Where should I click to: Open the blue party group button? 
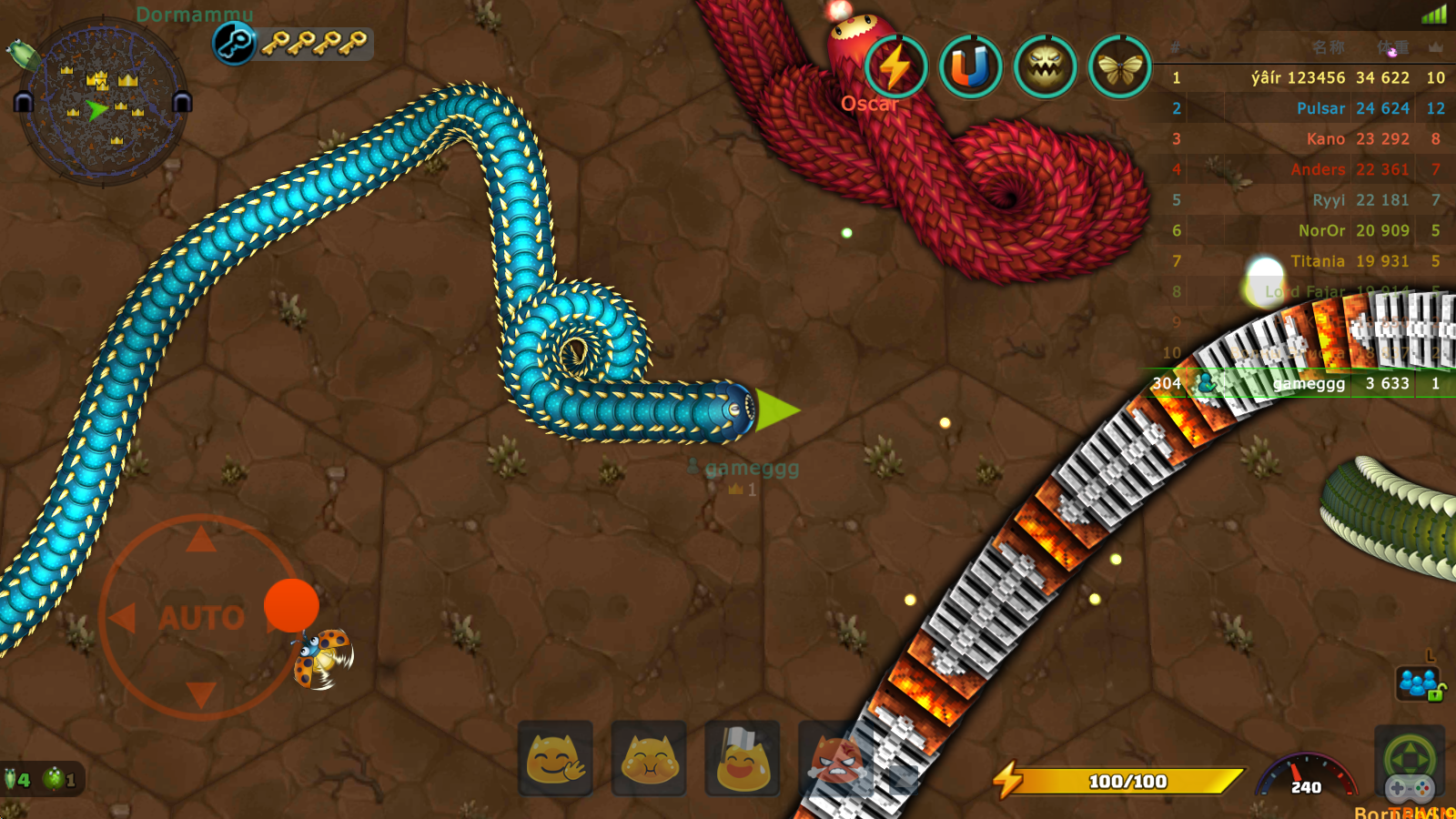click(1418, 682)
